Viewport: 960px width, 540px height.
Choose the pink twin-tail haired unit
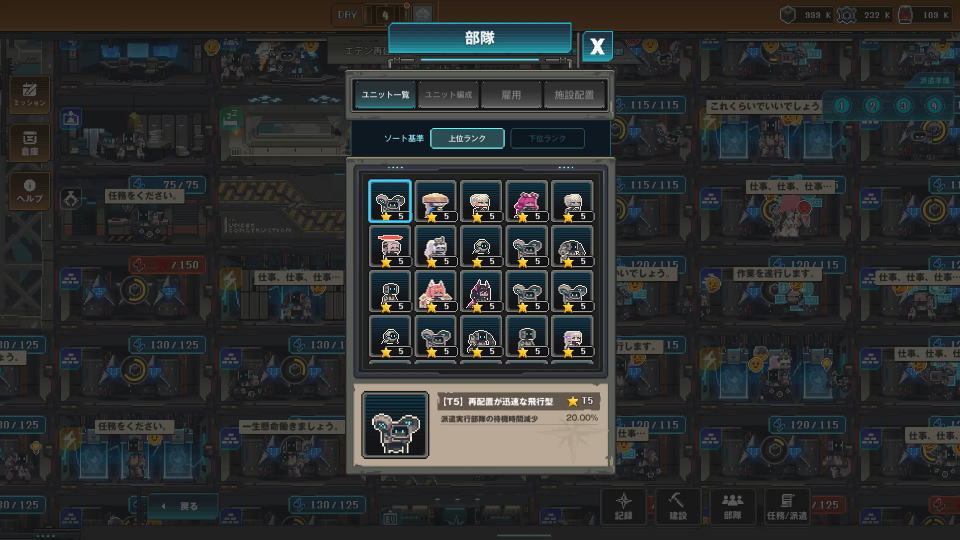point(527,201)
